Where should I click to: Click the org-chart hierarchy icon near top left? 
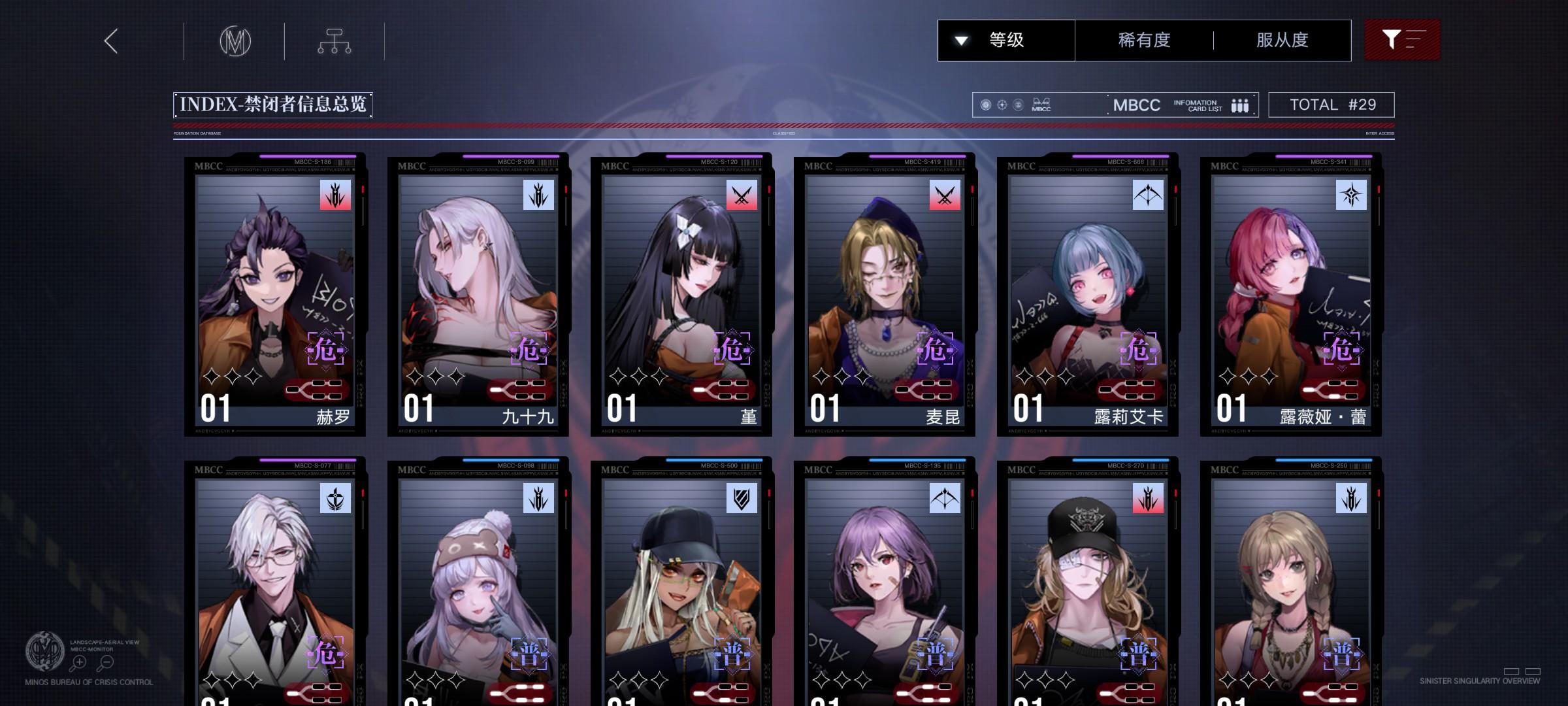tap(335, 41)
